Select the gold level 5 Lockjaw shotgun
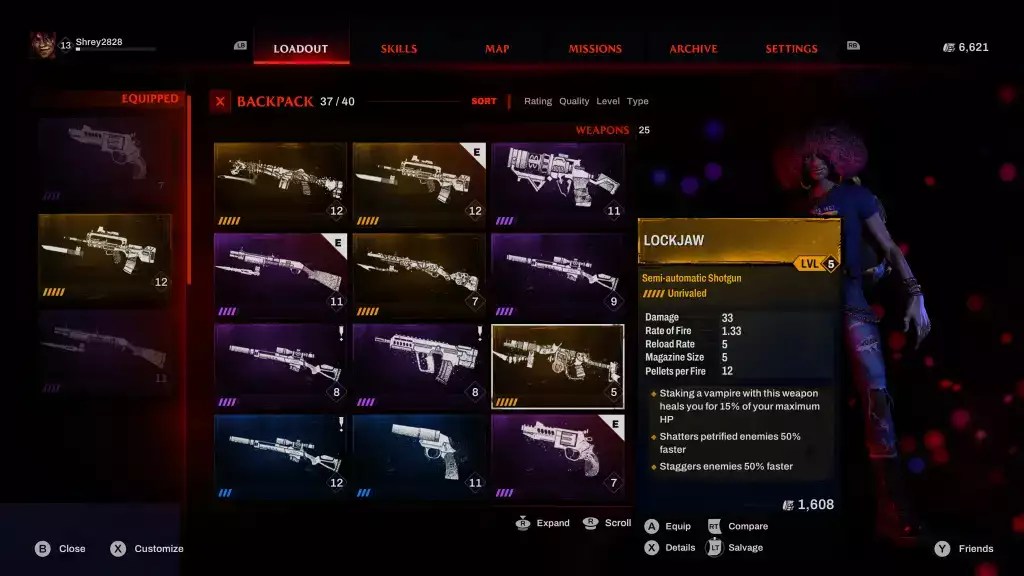 point(558,365)
